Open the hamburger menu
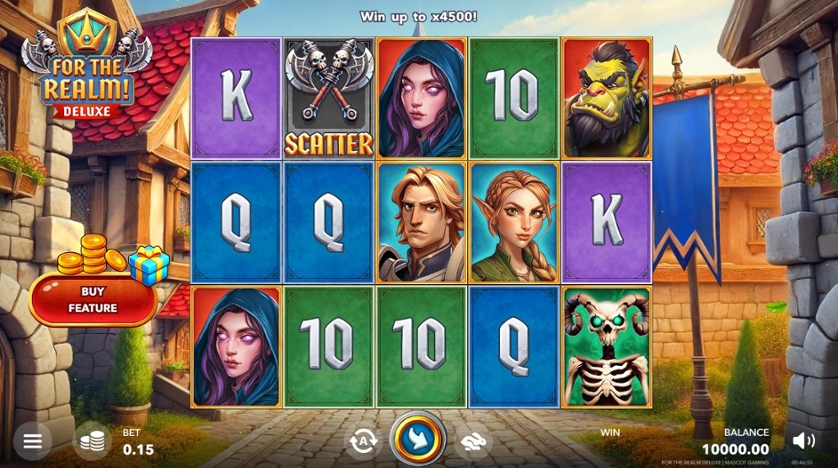 [x=32, y=440]
